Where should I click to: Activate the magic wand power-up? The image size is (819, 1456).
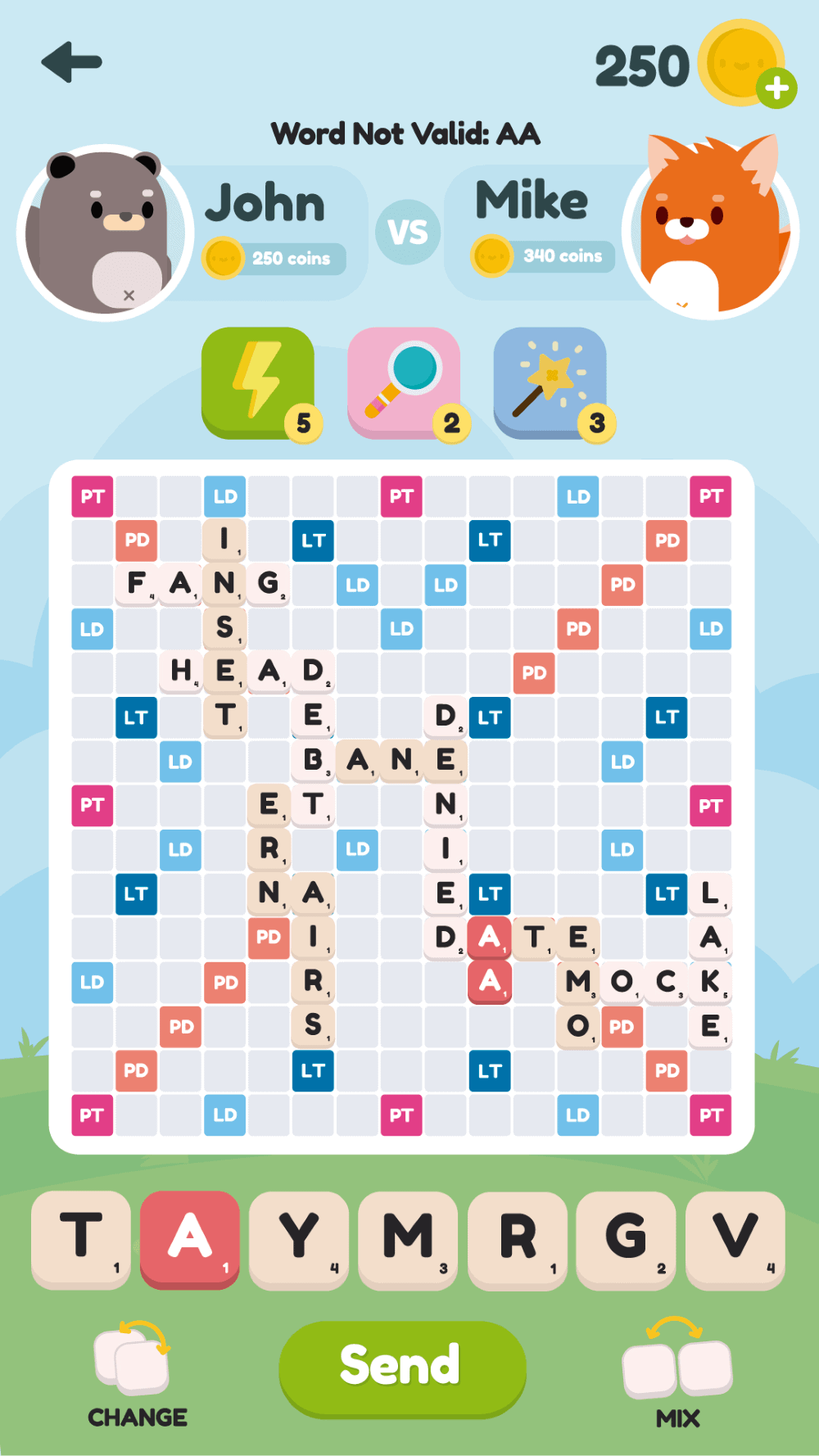coord(550,382)
